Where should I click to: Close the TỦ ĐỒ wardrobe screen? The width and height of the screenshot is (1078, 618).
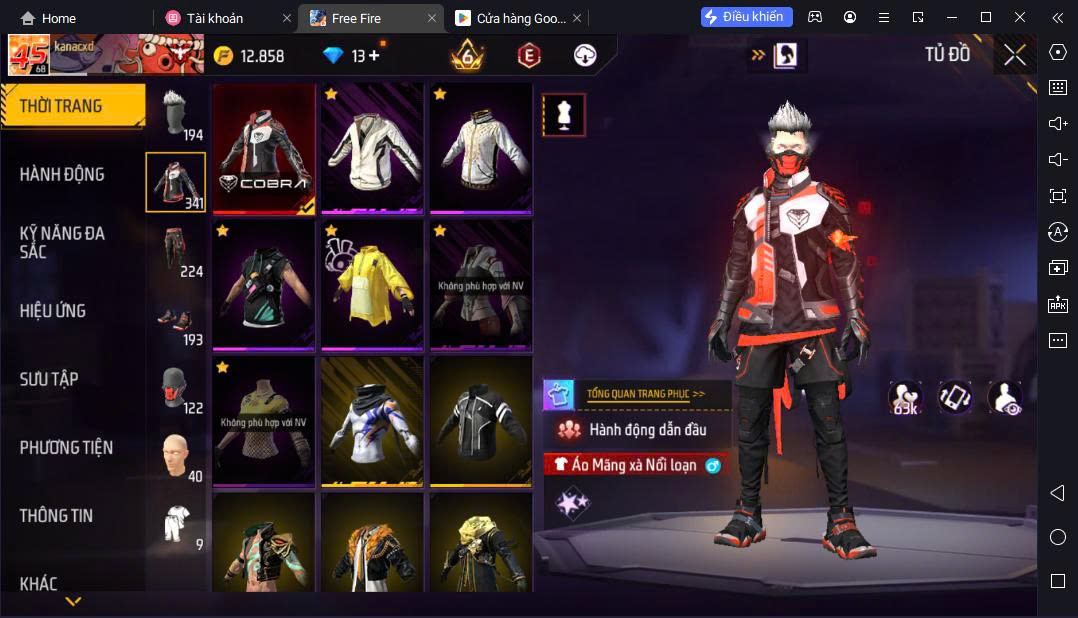pyautogui.click(x=1014, y=55)
